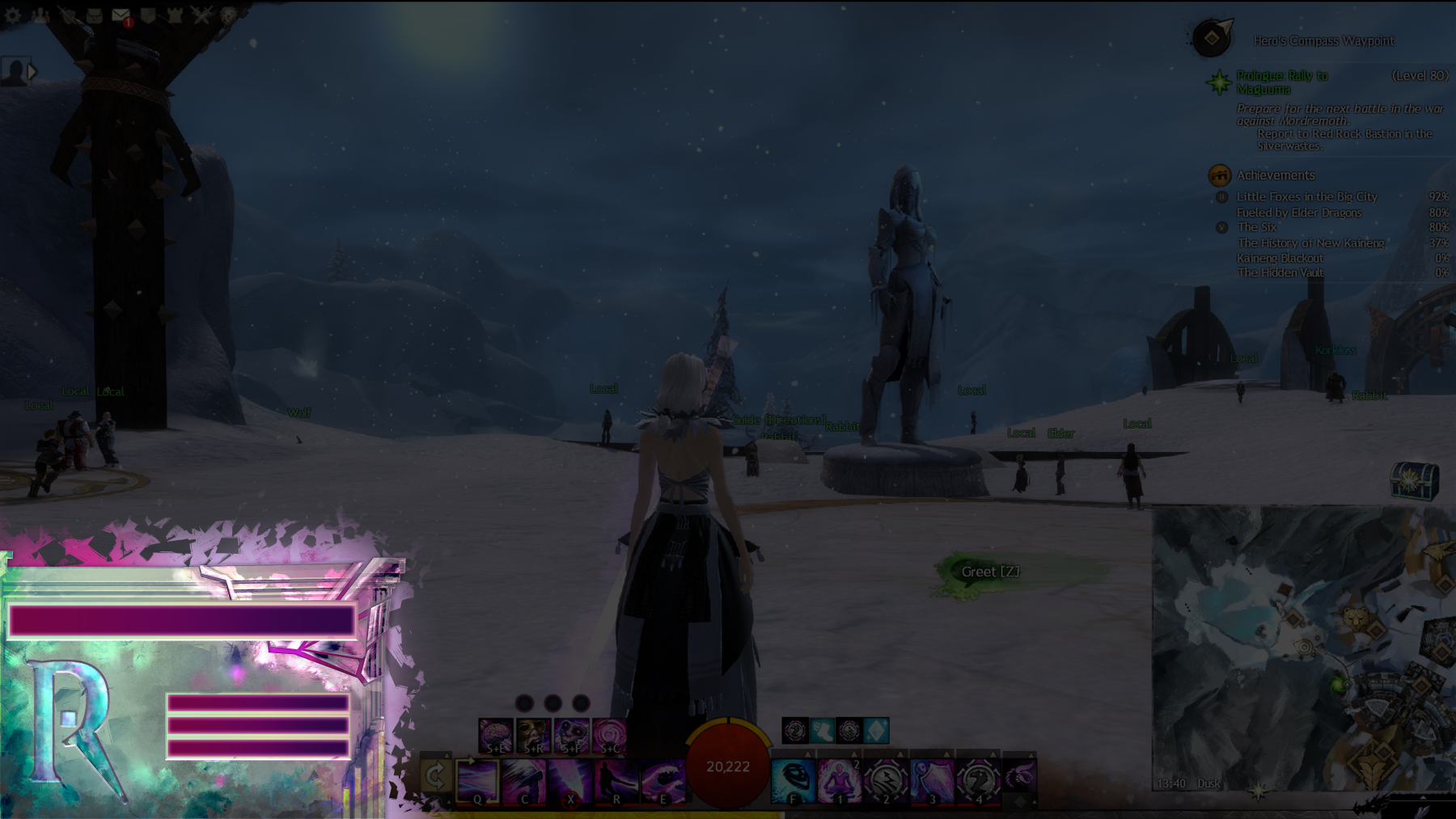Select the Prologue: Rally to Maguuma story

(1282, 82)
